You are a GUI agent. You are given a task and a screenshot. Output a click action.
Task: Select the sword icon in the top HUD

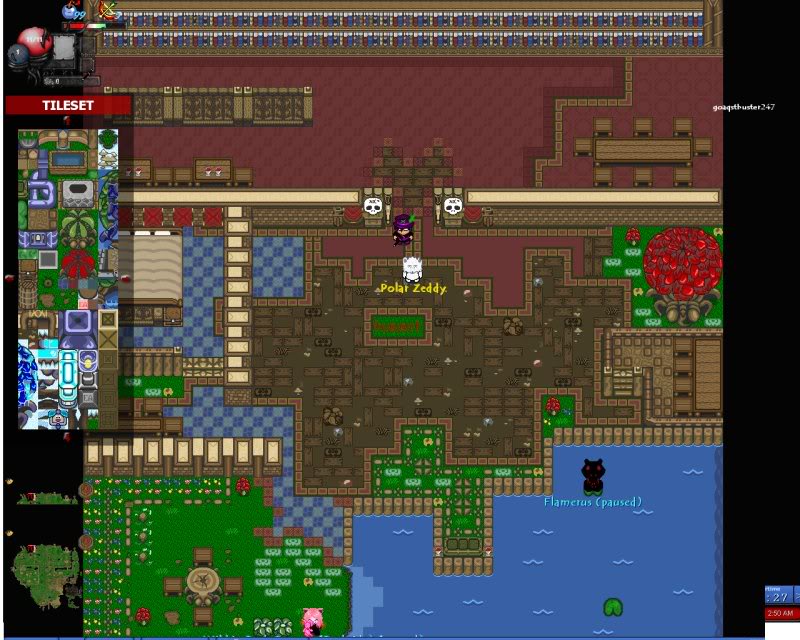tap(108, 9)
